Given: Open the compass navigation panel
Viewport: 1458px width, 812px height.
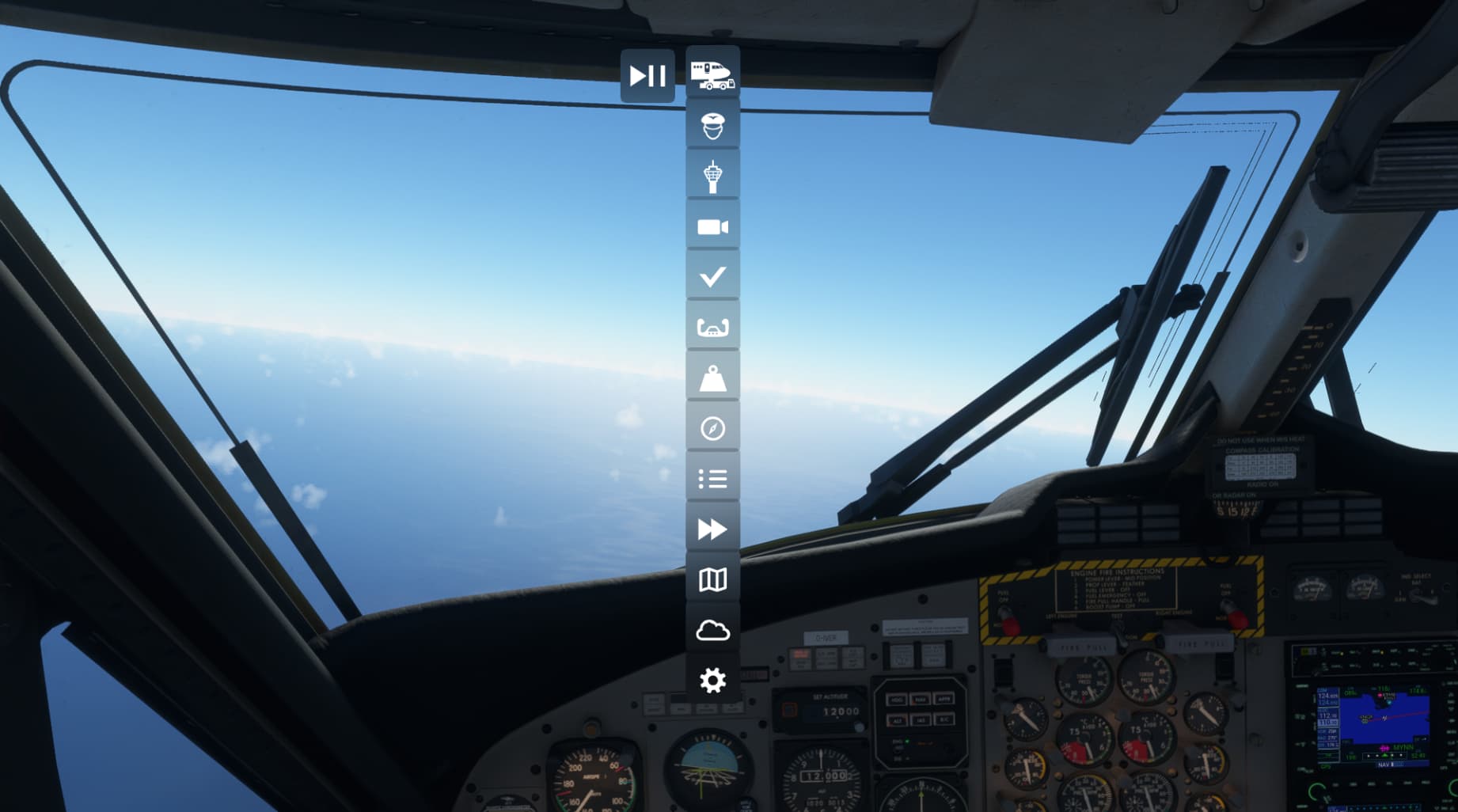Looking at the screenshot, I should coord(712,428).
